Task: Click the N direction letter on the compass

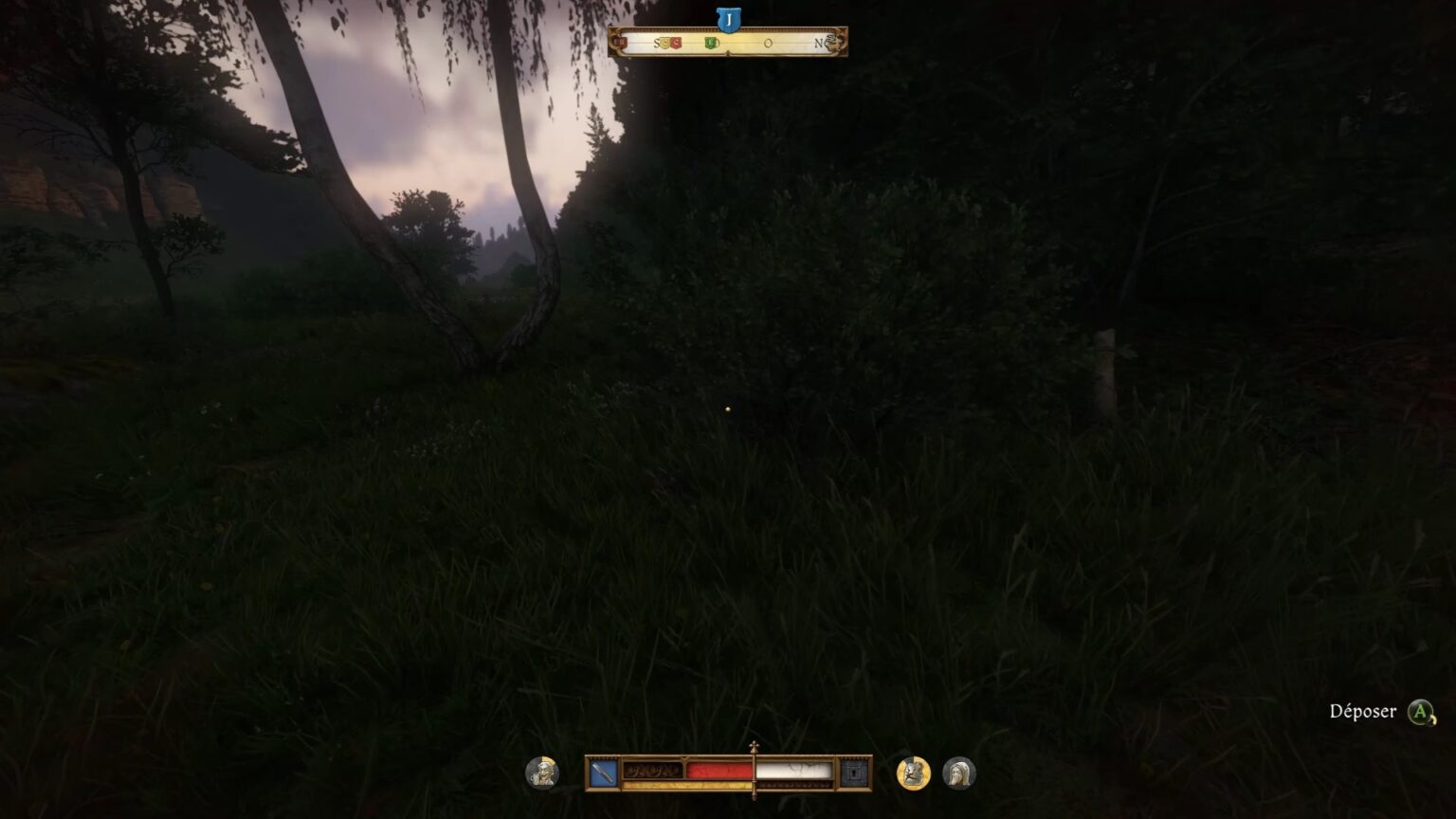Action: (817, 42)
